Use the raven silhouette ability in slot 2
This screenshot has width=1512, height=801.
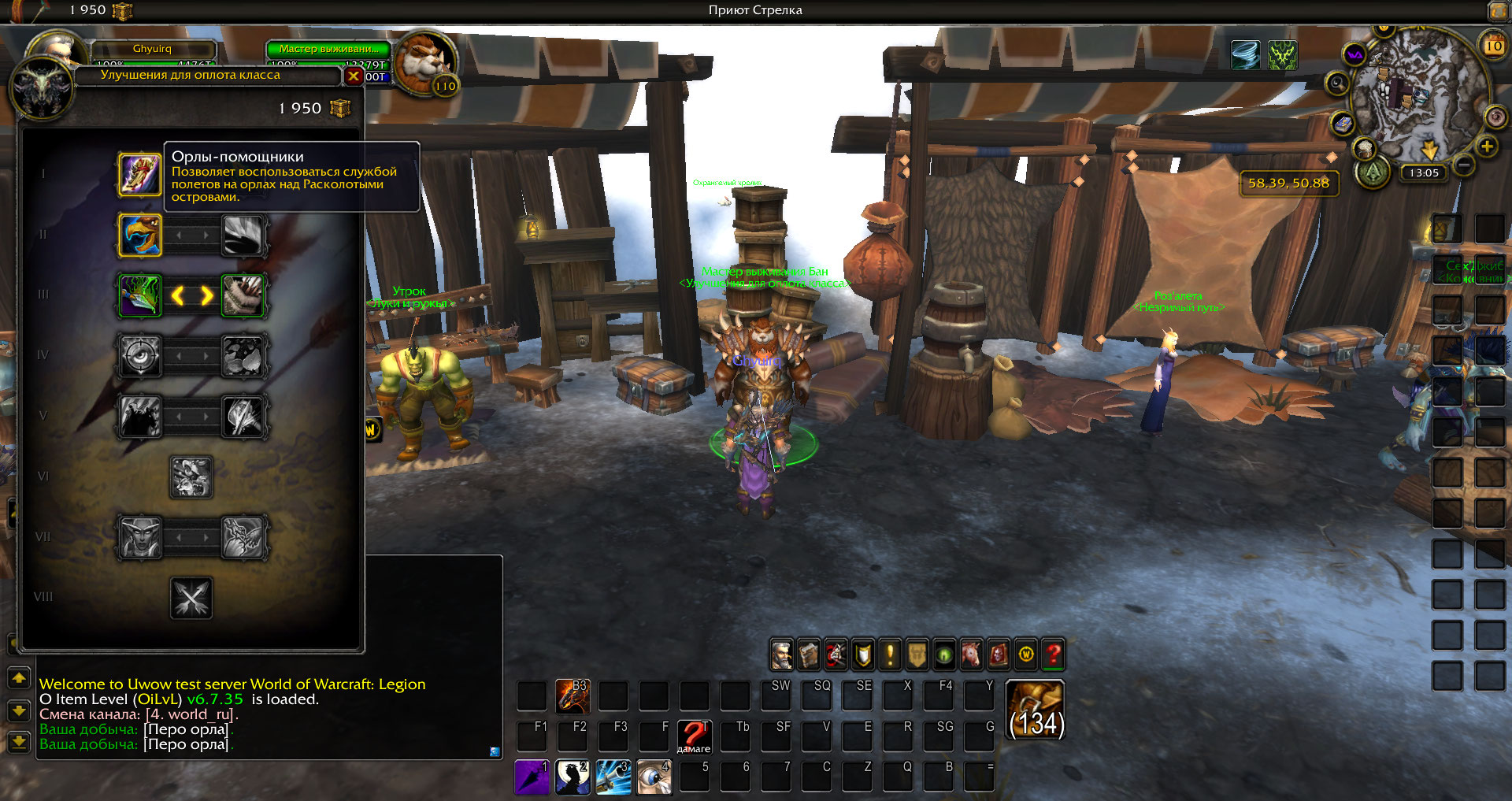(573, 777)
